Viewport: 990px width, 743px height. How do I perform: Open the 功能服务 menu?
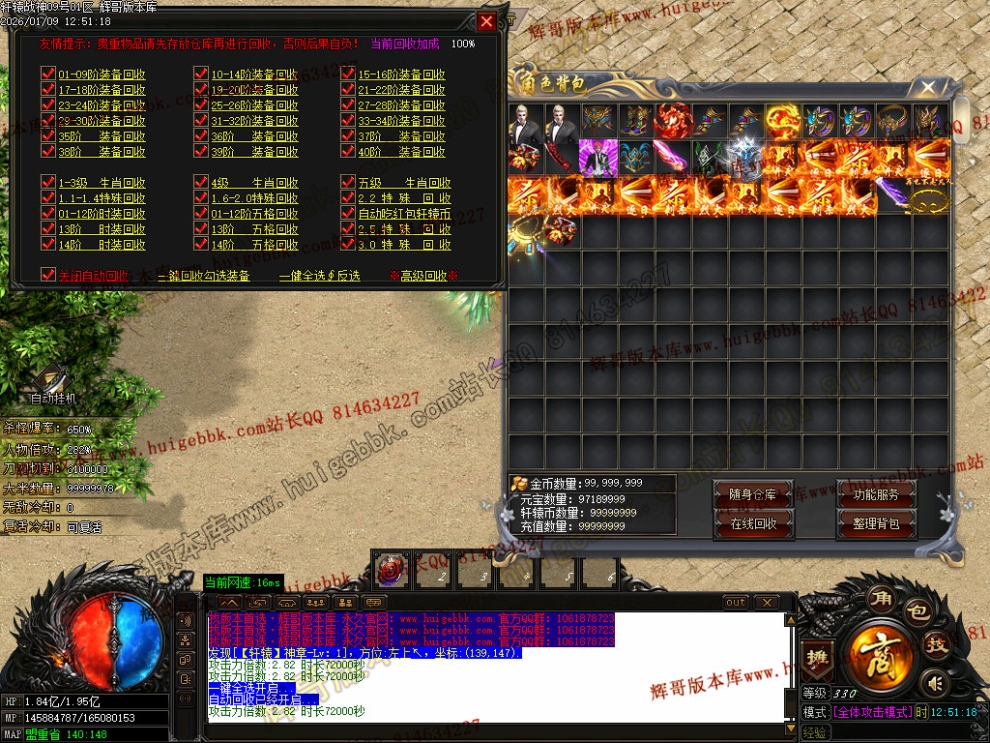(876, 495)
